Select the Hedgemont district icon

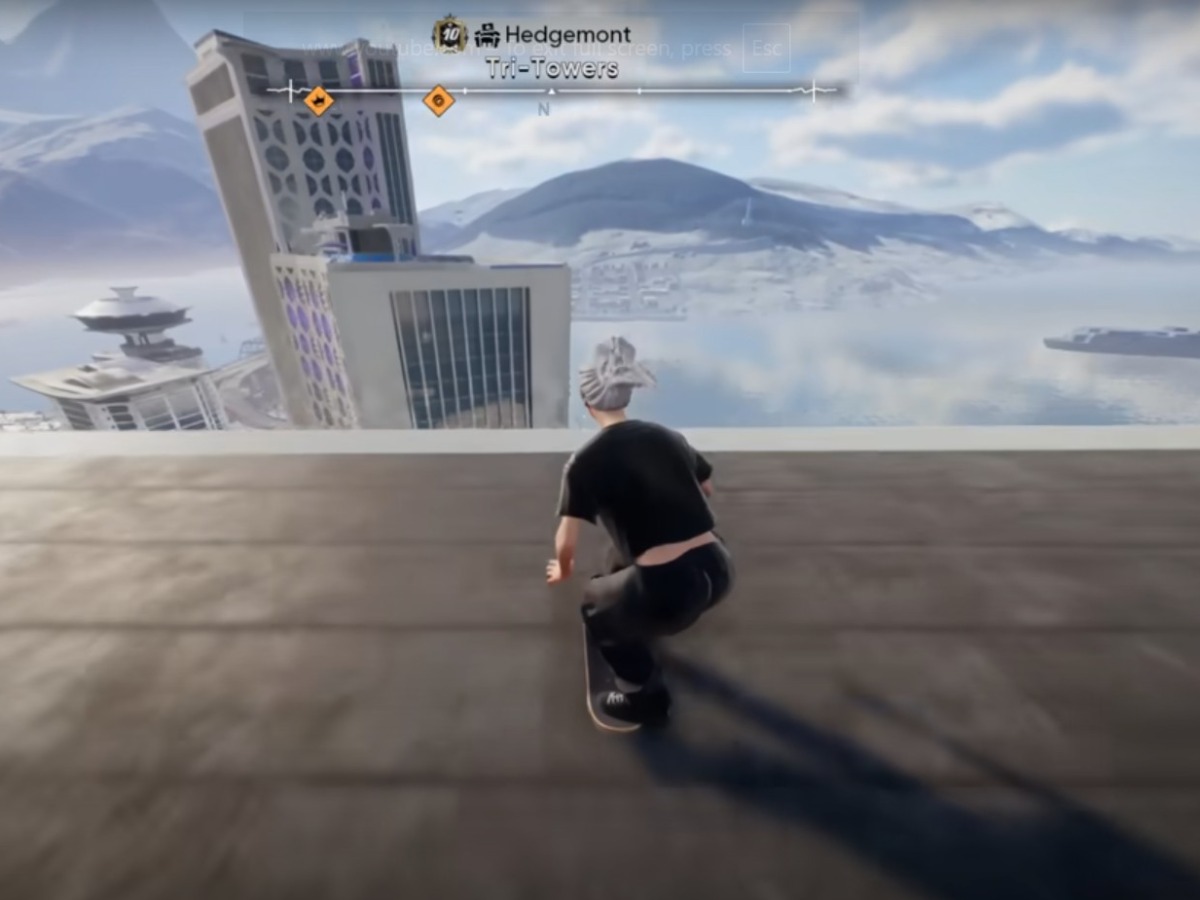click(487, 36)
